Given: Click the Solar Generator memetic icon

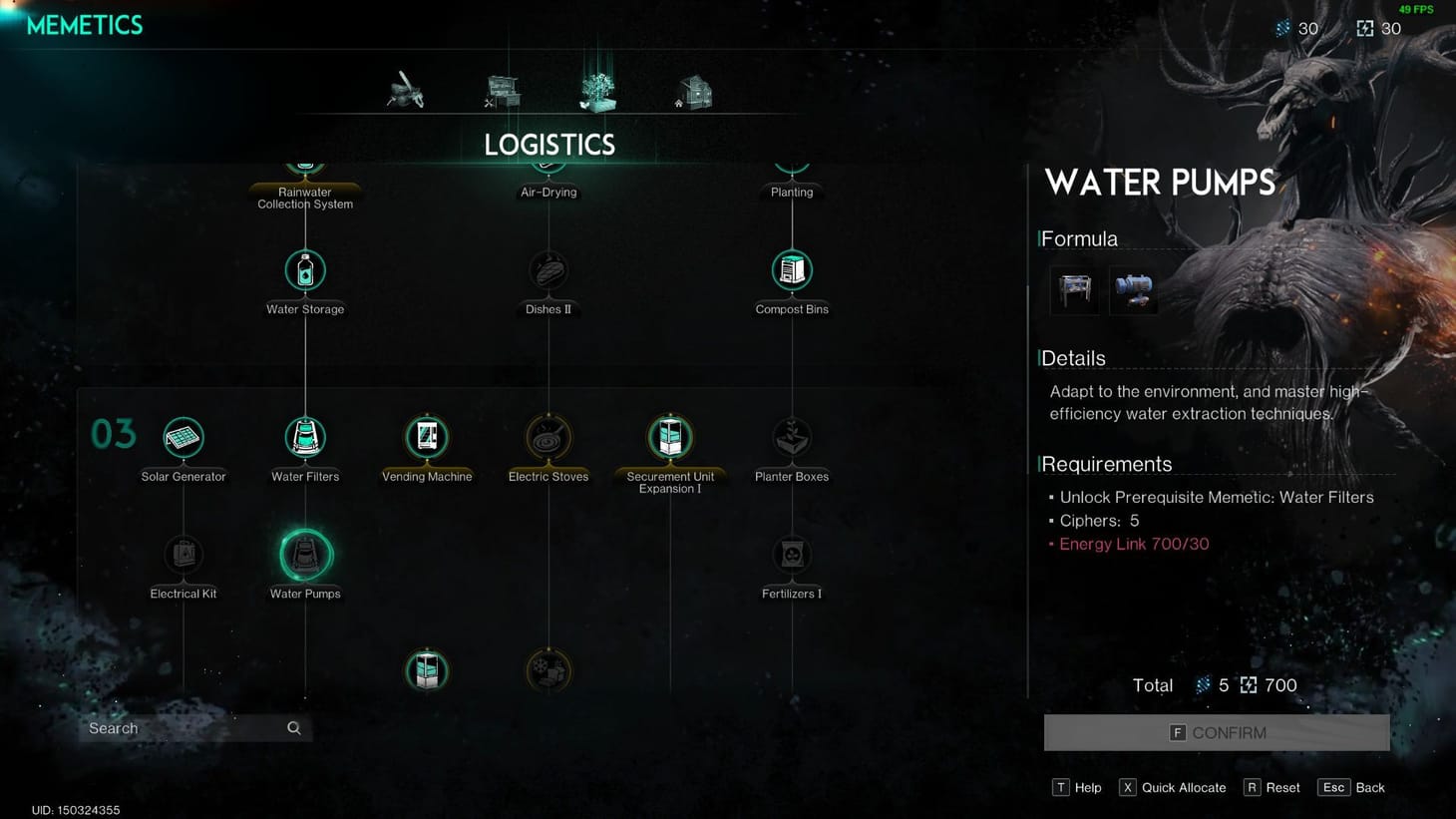Looking at the screenshot, I should pos(183,436).
